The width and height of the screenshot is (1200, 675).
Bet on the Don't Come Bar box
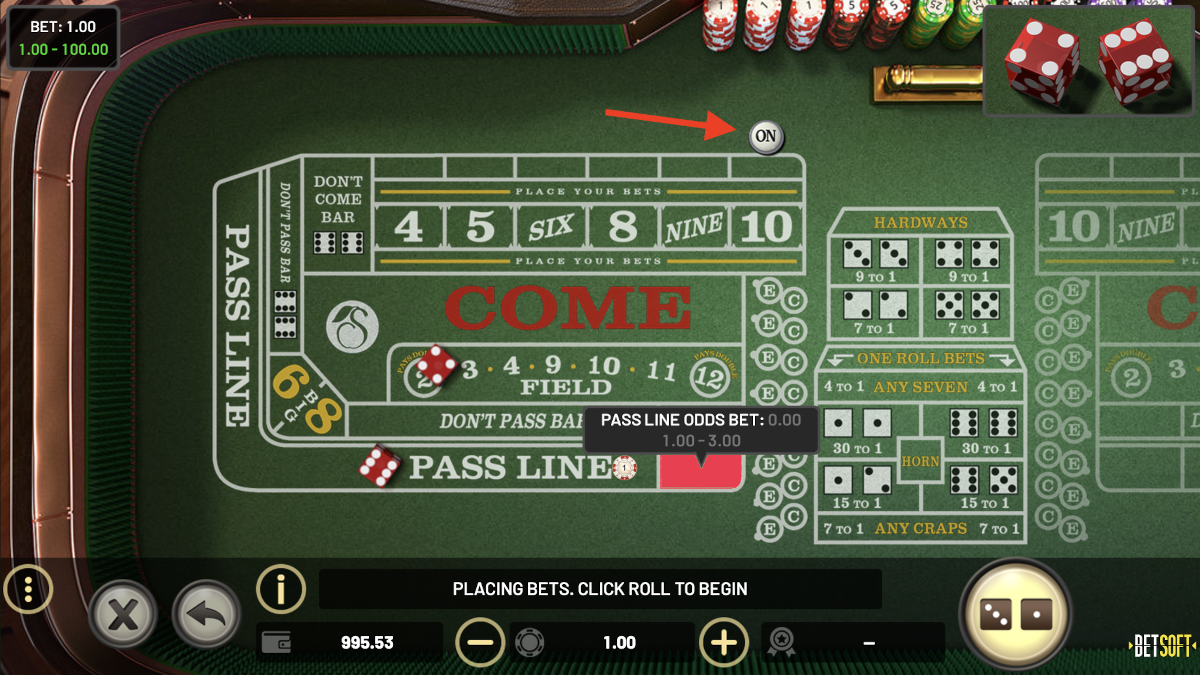pyautogui.click(x=338, y=213)
